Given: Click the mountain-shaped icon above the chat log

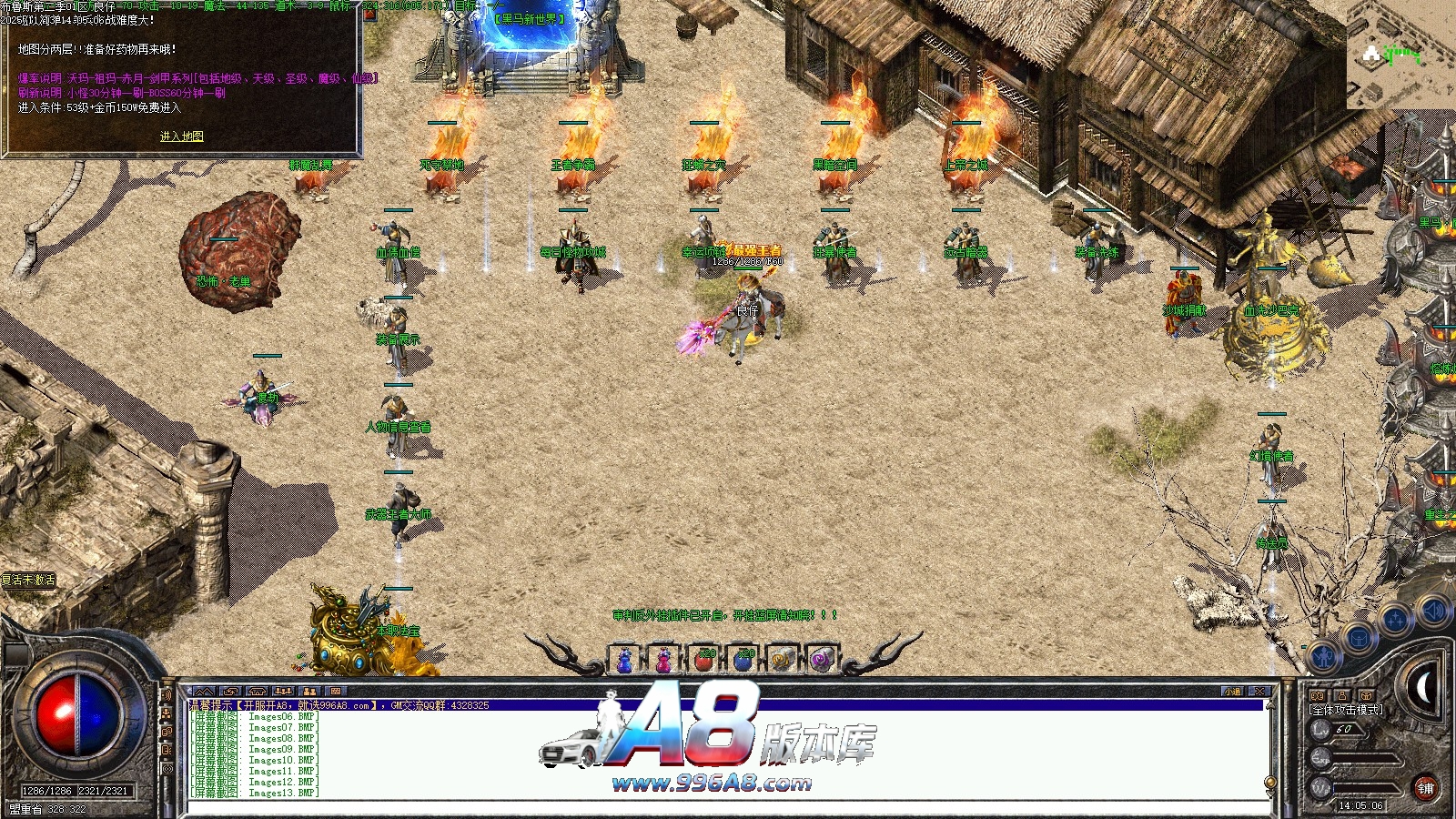Looking at the screenshot, I should pyautogui.click(x=204, y=692).
